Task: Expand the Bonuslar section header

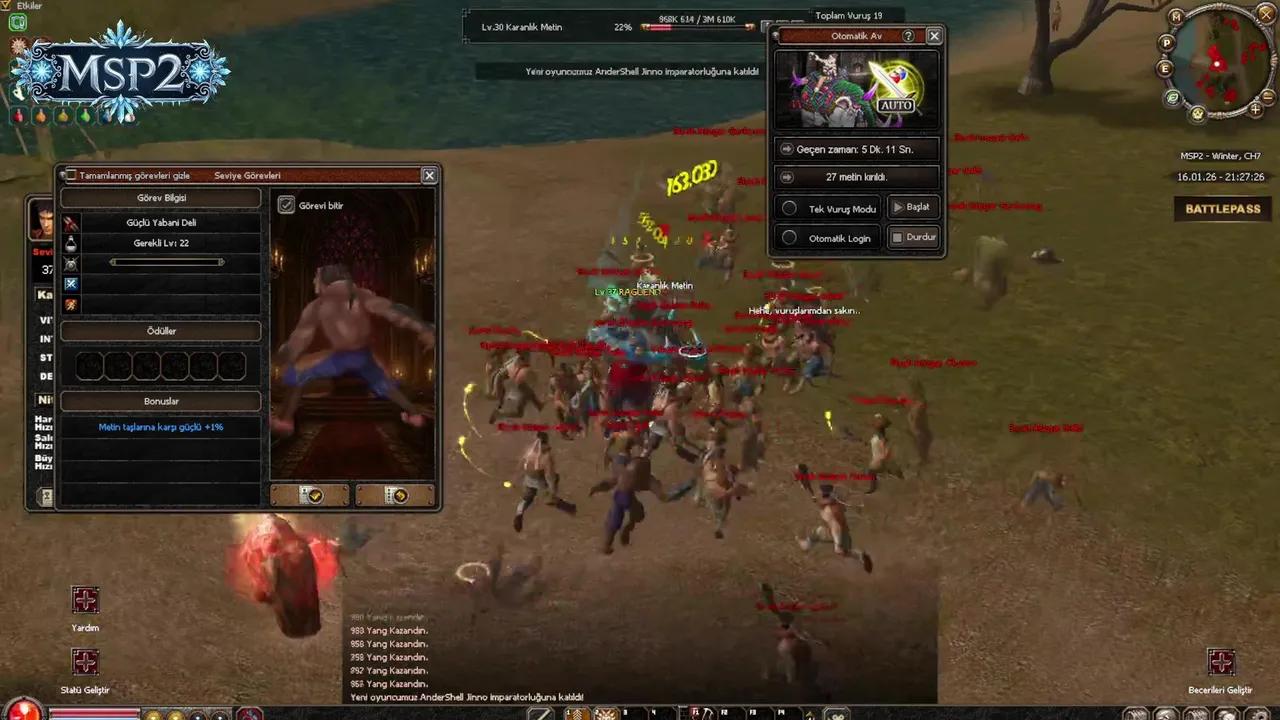Action: tap(161, 400)
